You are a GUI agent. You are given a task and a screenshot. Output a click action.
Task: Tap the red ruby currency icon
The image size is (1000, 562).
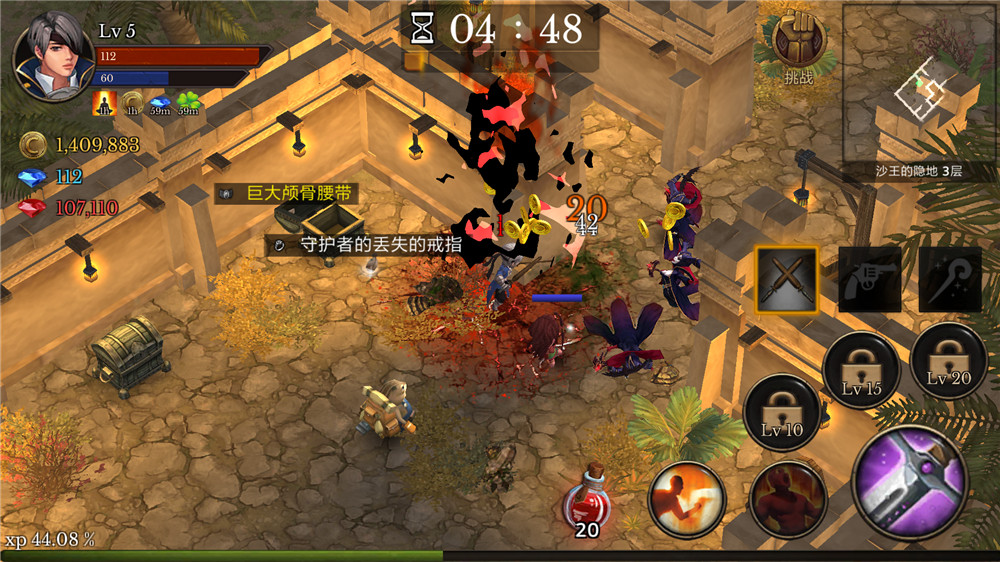[33, 208]
